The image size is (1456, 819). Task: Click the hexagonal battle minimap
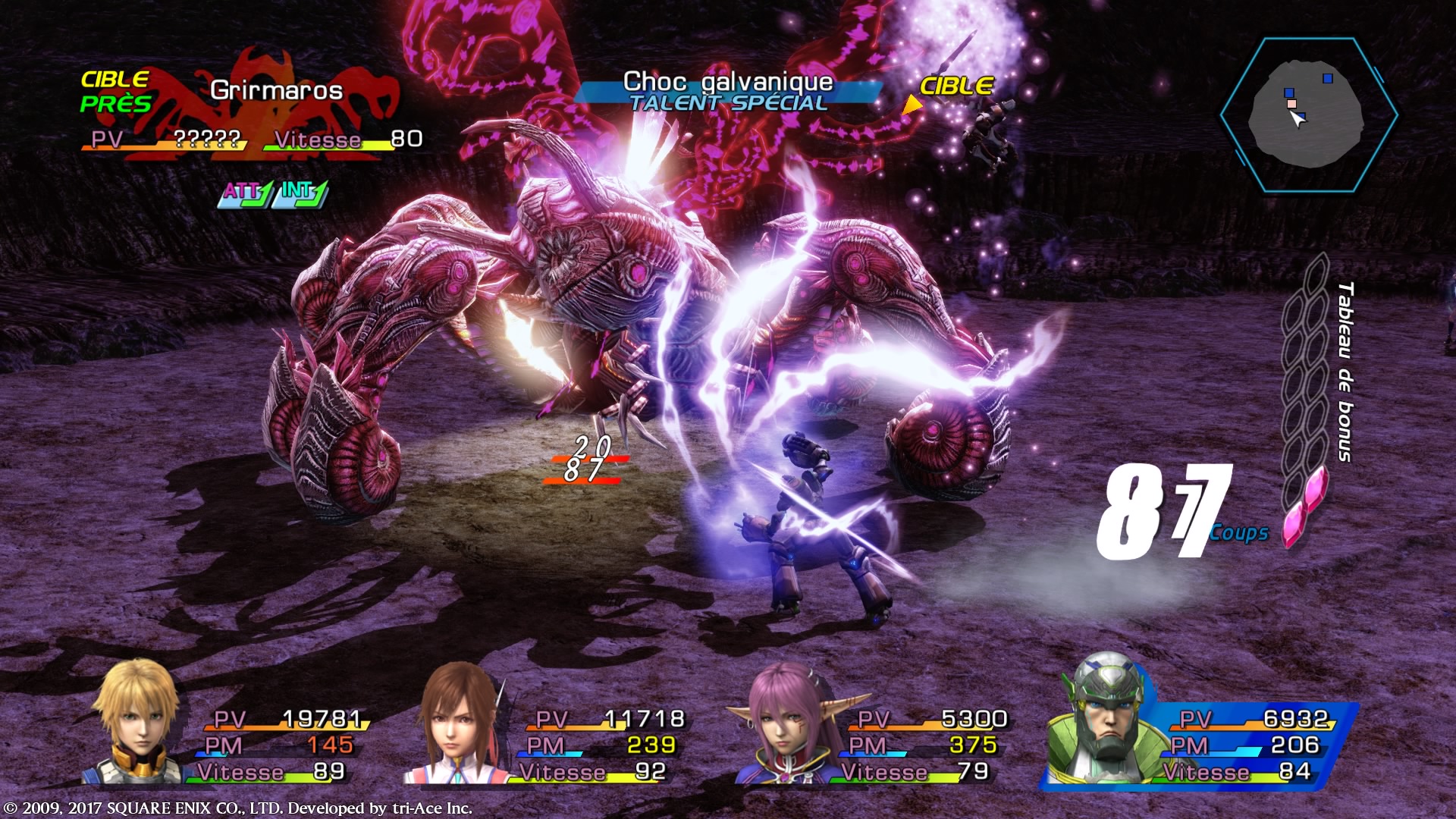(1310, 115)
